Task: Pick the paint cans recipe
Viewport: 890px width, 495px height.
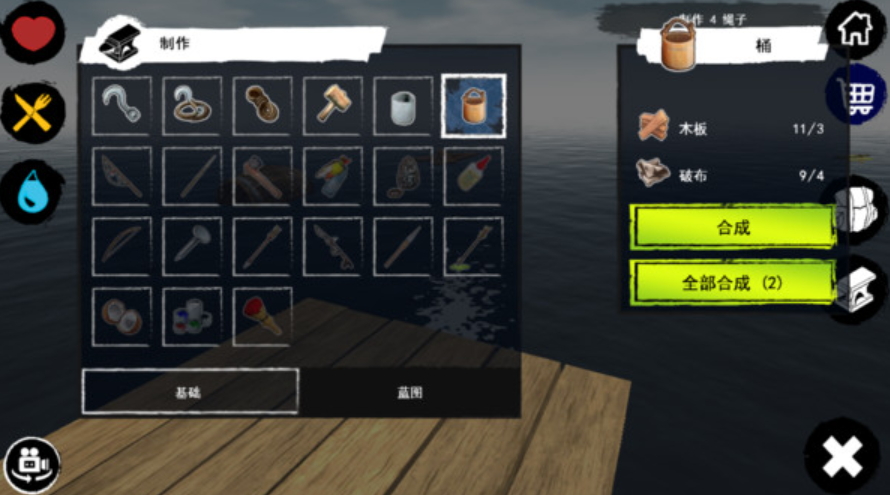Action: (x=192, y=317)
